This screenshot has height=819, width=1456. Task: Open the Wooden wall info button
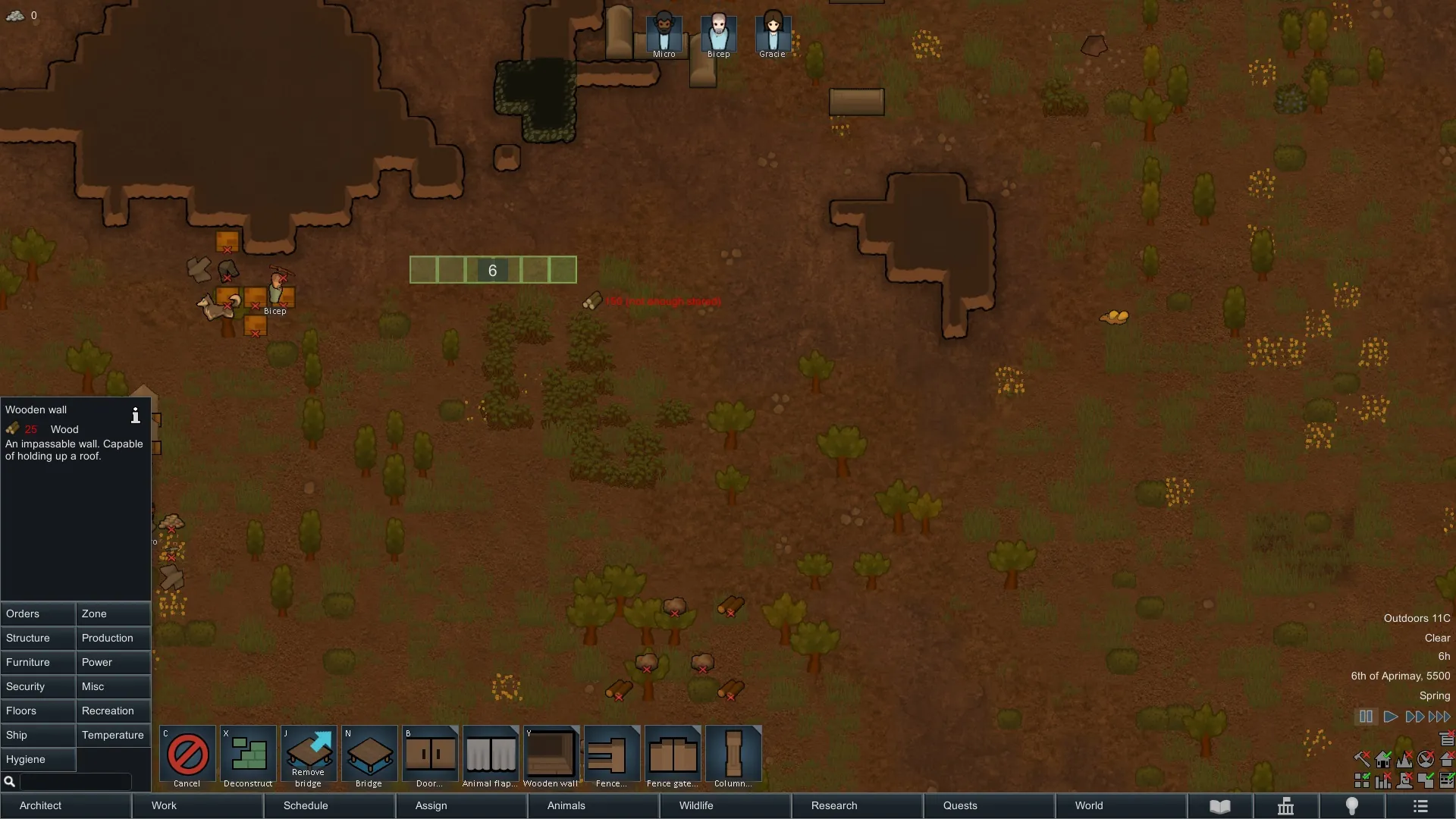coord(136,415)
